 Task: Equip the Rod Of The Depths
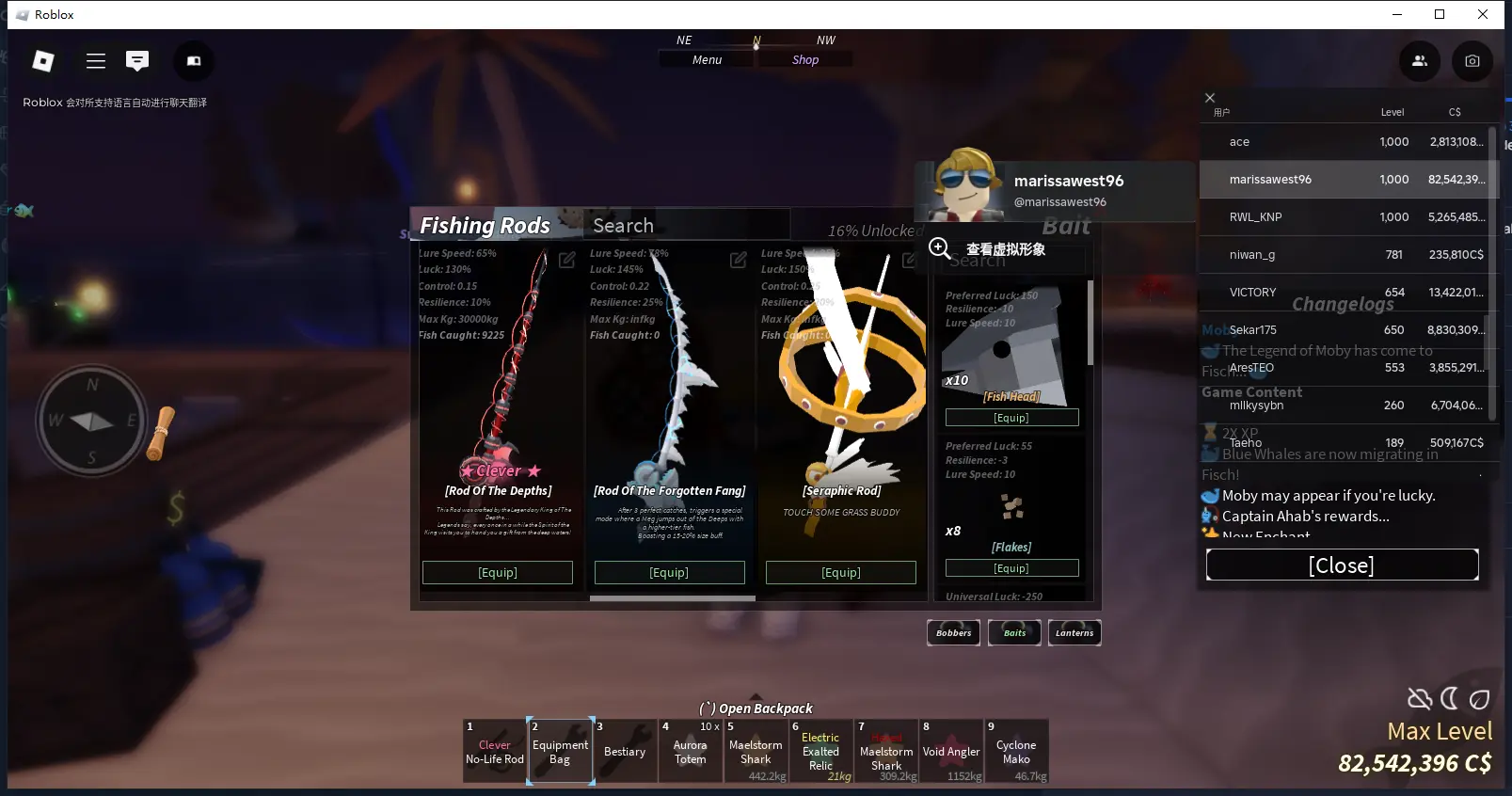pyautogui.click(x=498, y=572)
